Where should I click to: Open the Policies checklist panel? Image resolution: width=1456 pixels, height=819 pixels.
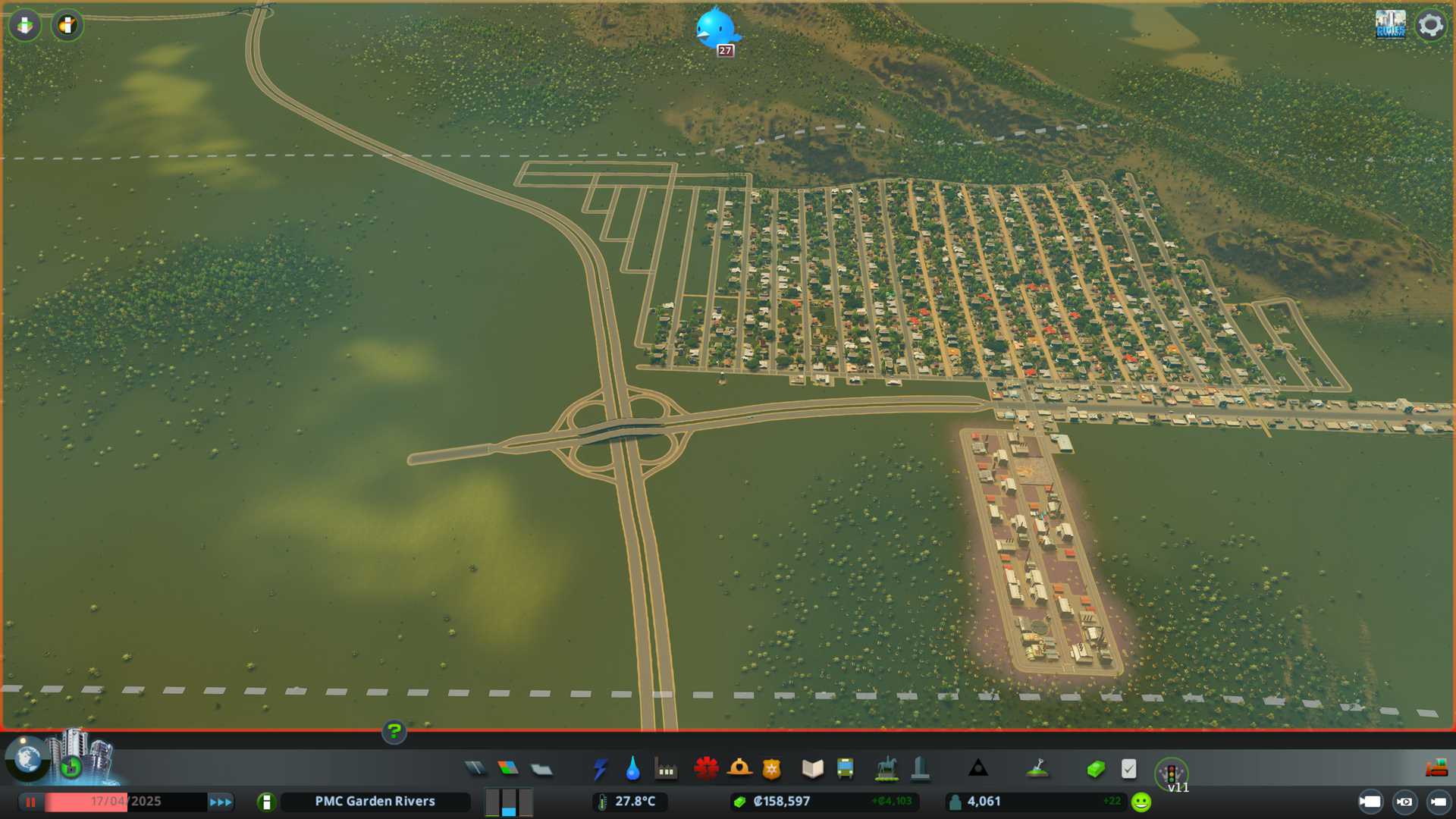tap(1128, 769)
